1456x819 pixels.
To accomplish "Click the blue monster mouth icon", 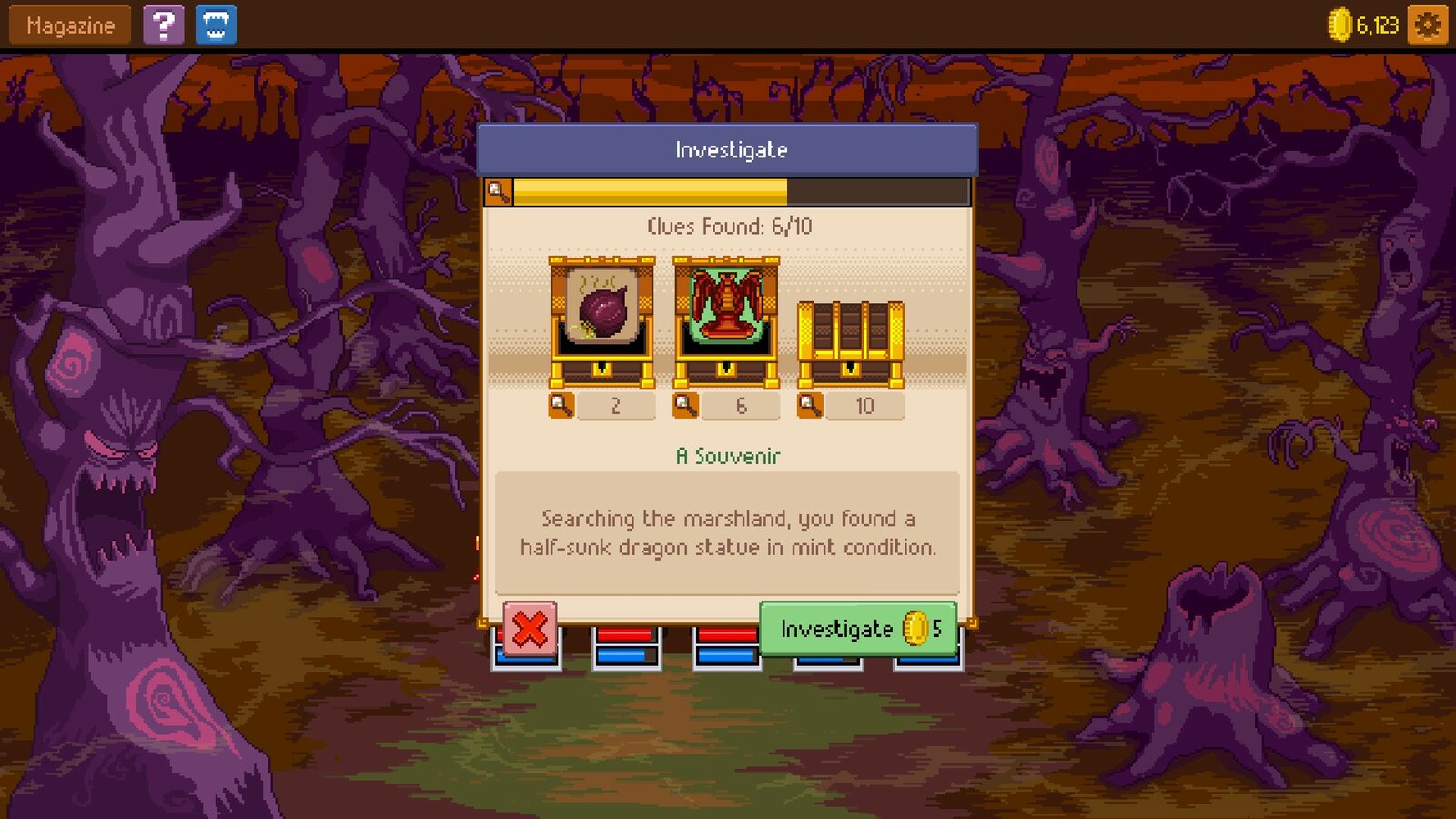I will (216, 25).
